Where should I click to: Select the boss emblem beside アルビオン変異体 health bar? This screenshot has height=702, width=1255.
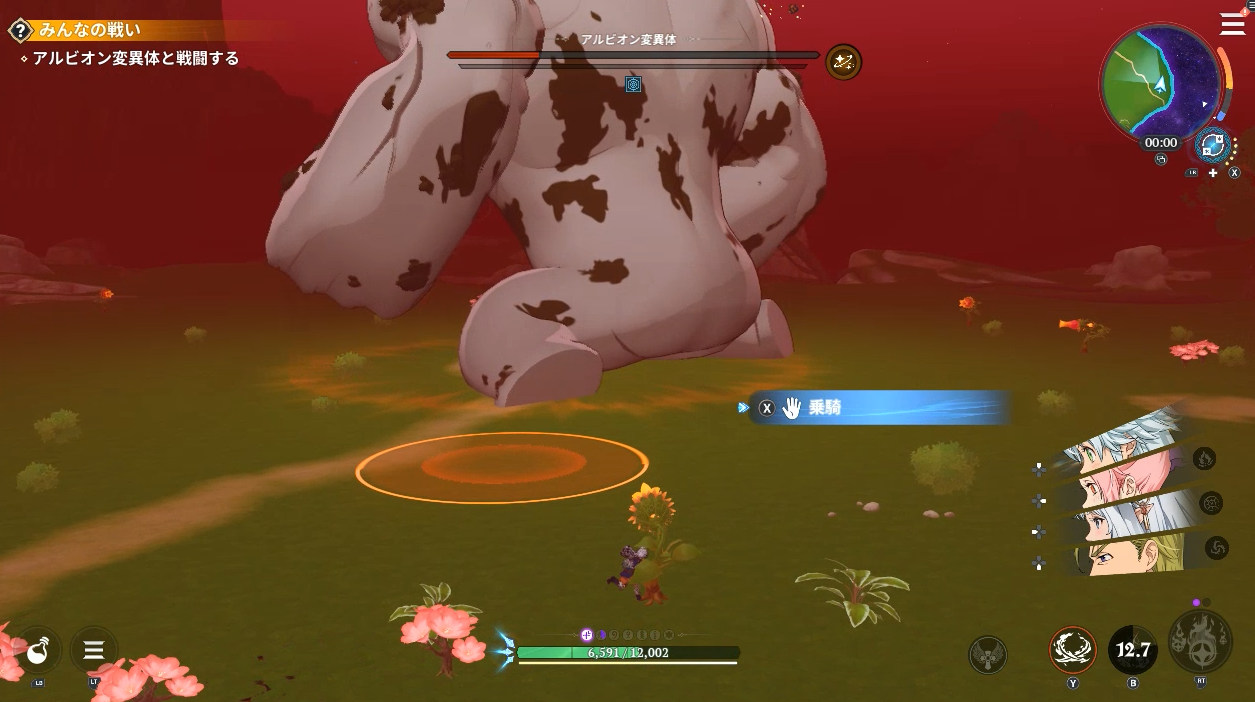[x=843, y=62]
